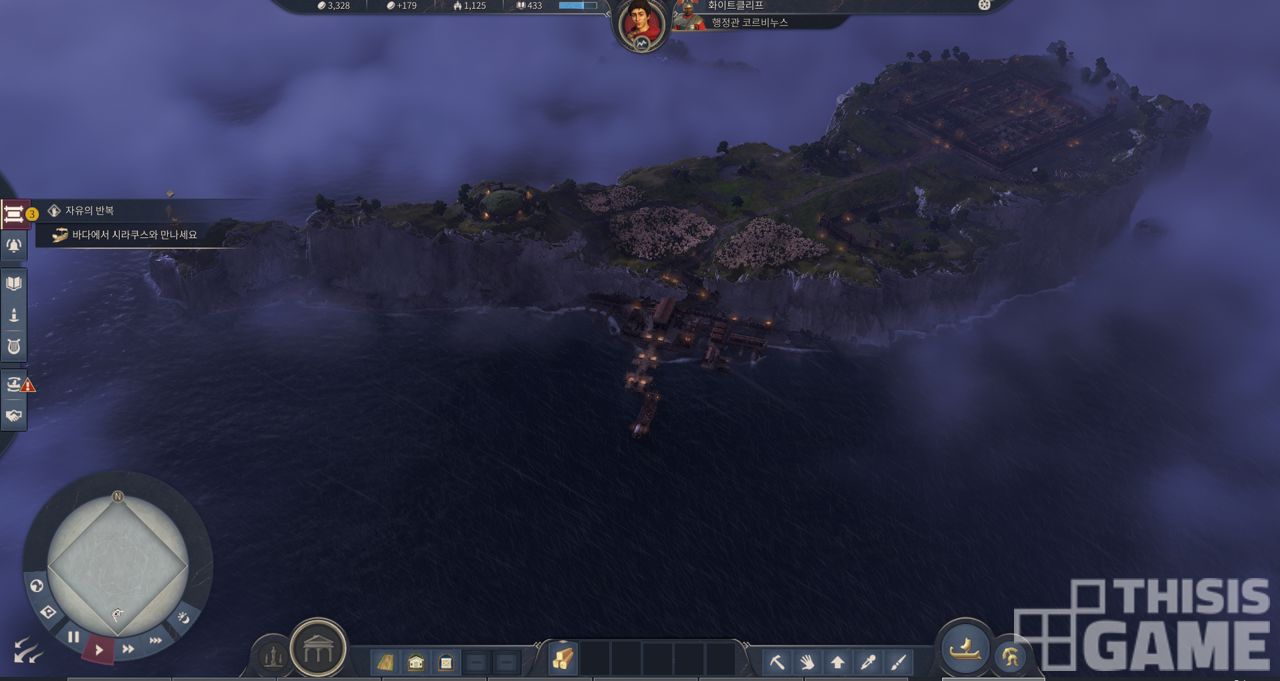Open the handshake diplomacy panel
The image size is (1280, 681).
click(x=14, y=415)
